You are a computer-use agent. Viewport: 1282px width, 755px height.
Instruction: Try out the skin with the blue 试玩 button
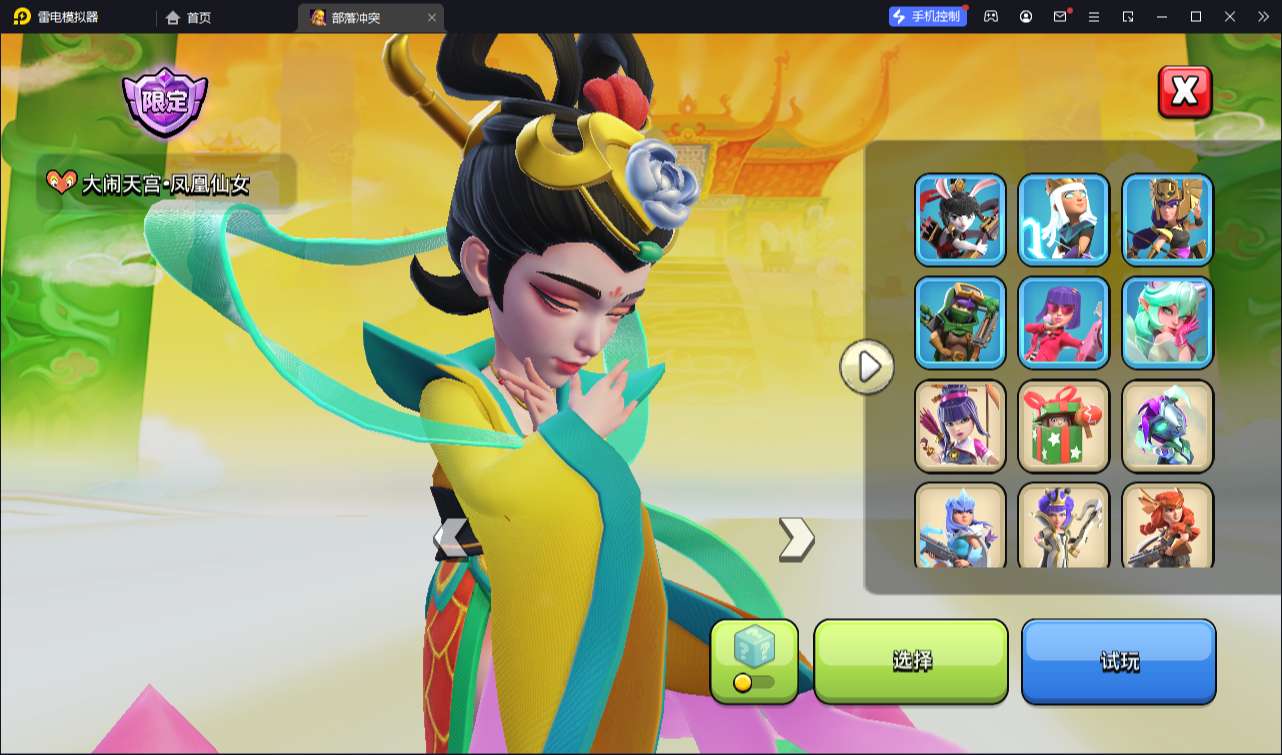point(1118,660)
